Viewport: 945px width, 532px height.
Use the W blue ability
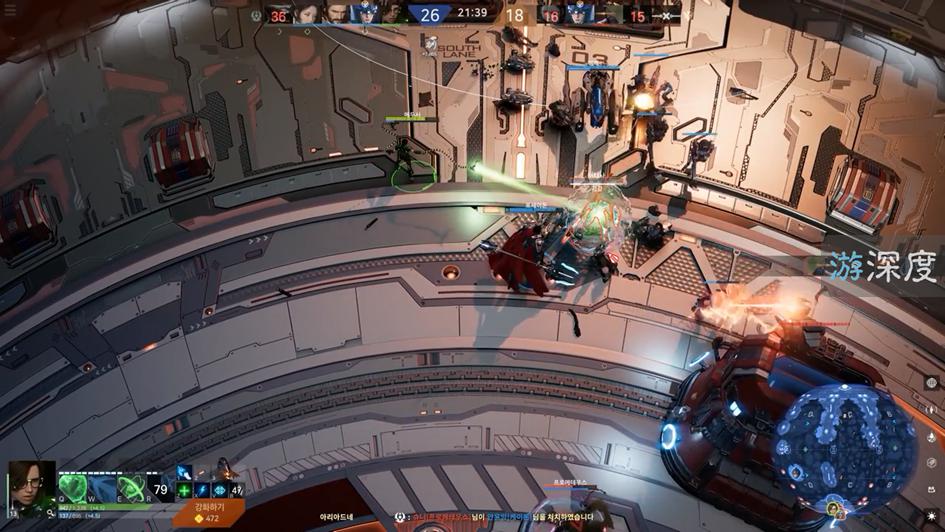tap(102, 488)
